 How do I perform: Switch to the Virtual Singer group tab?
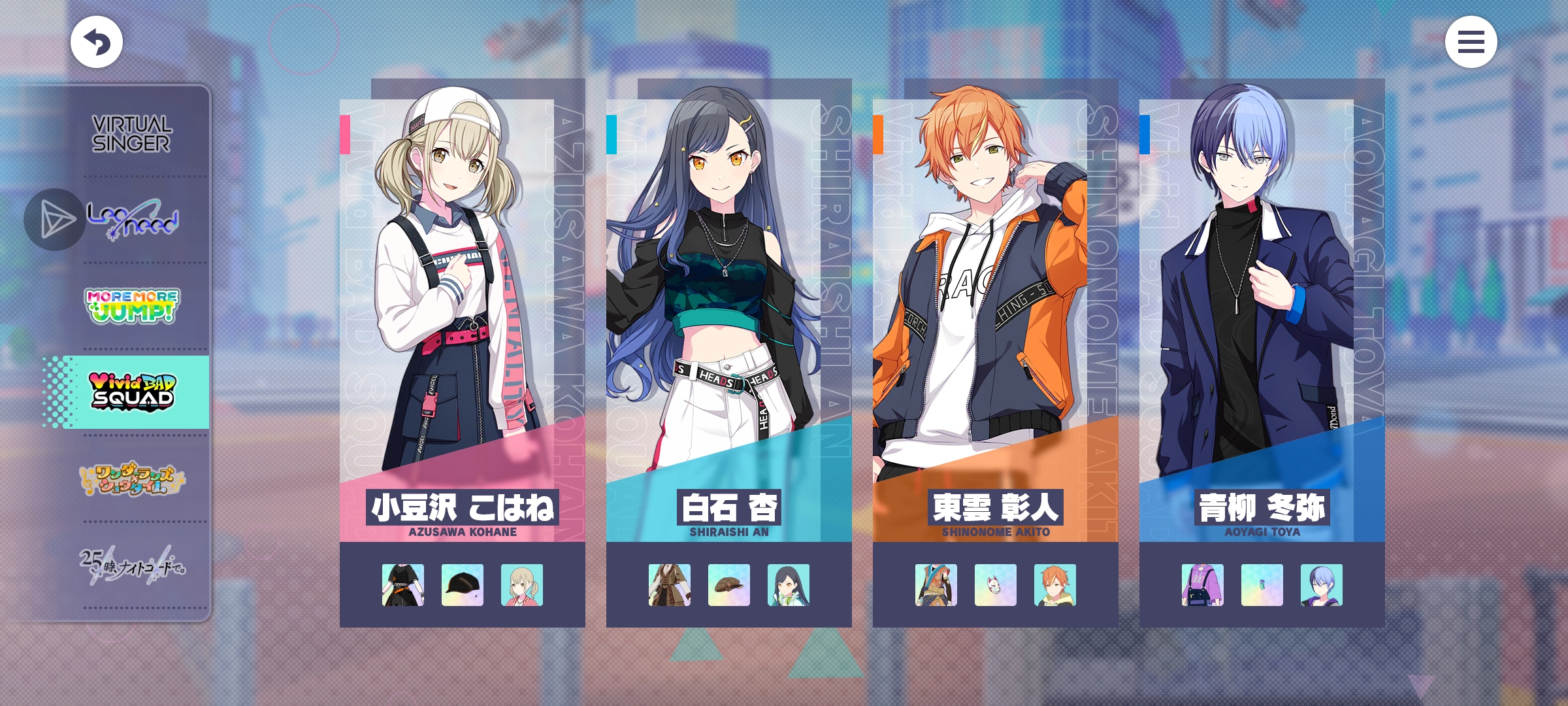coord(131,134)
